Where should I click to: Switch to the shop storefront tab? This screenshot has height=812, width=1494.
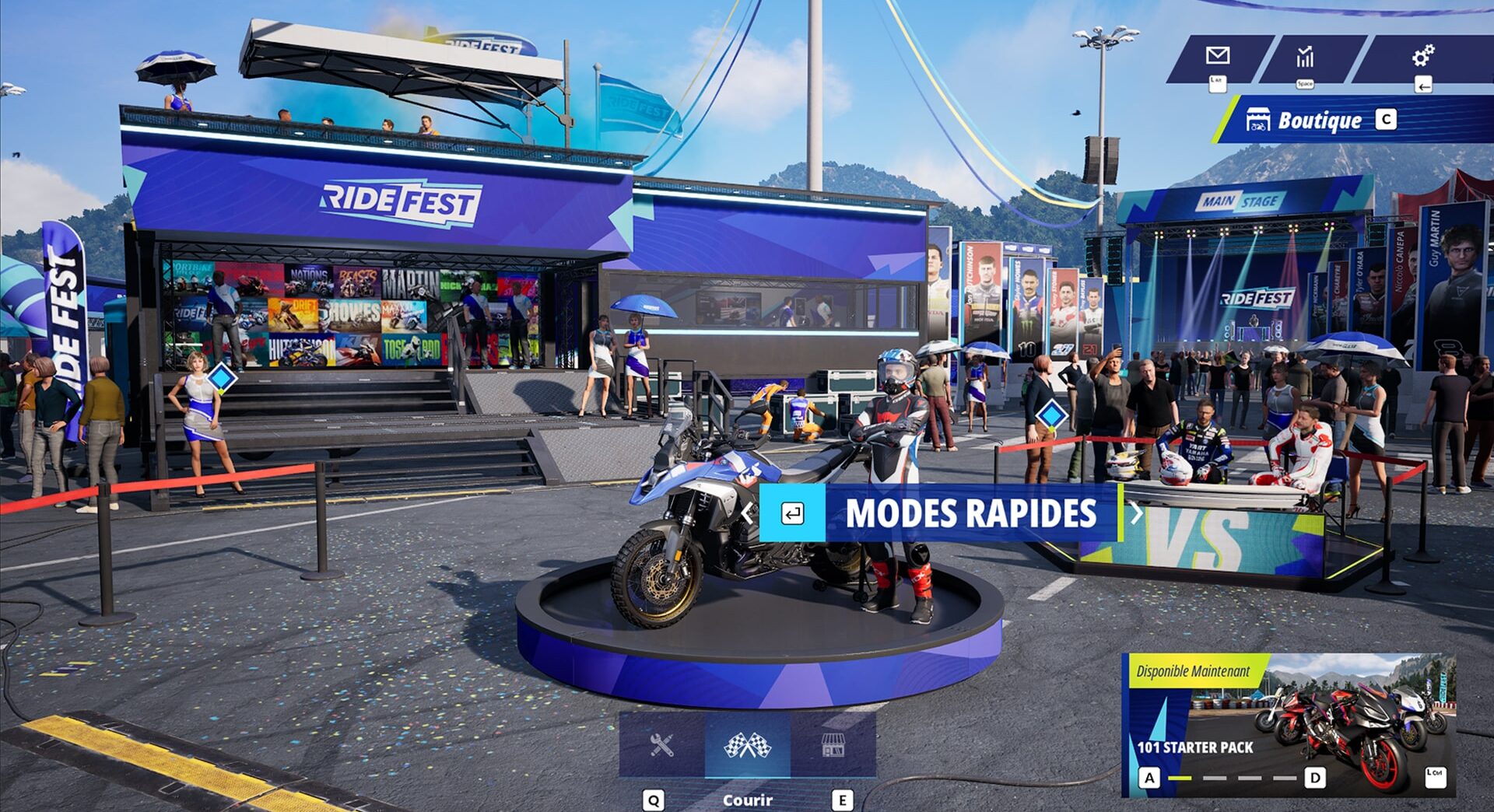[x=833, y=746]
